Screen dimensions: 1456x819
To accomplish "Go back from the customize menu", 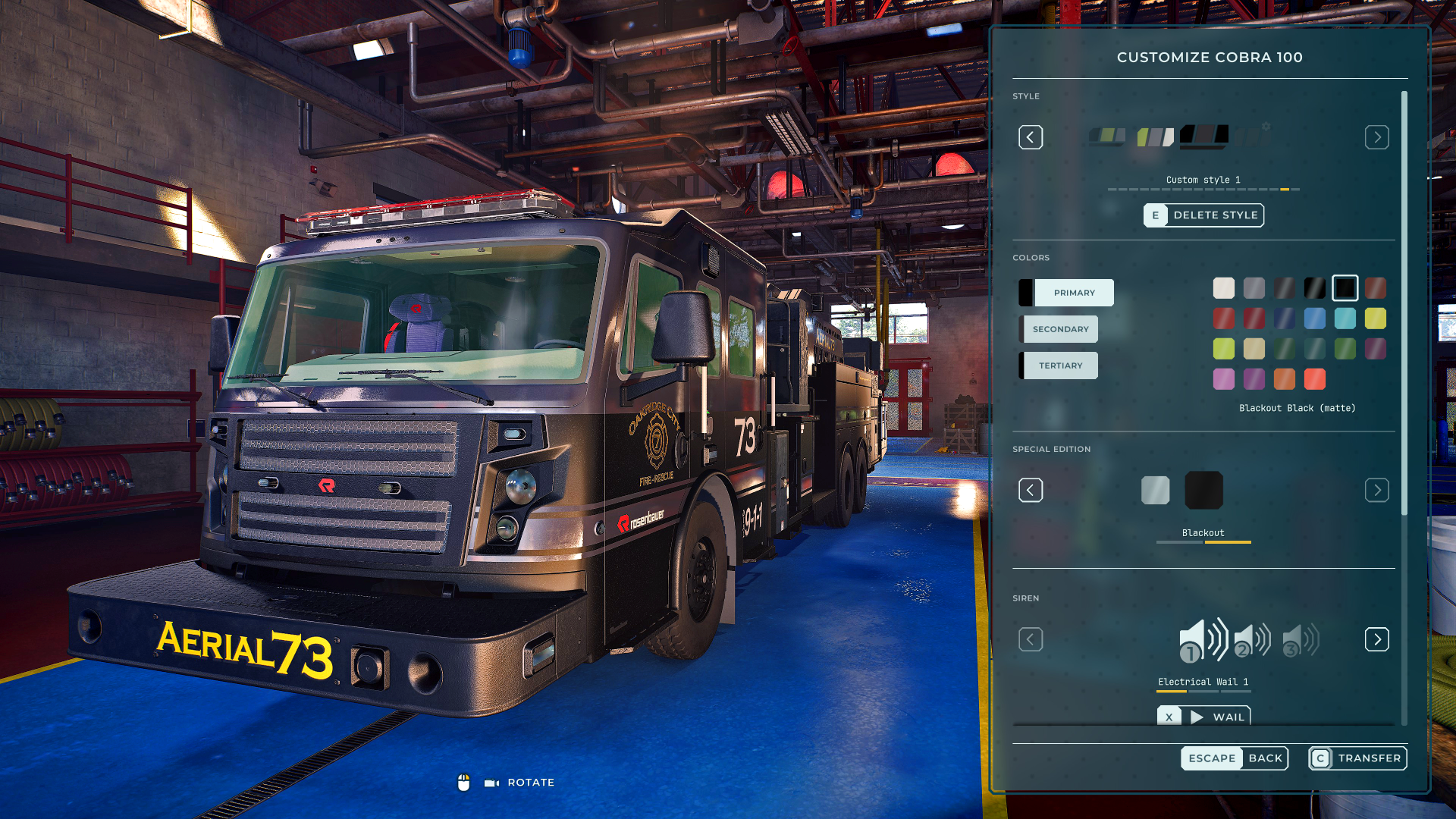I will (1234, 758).
